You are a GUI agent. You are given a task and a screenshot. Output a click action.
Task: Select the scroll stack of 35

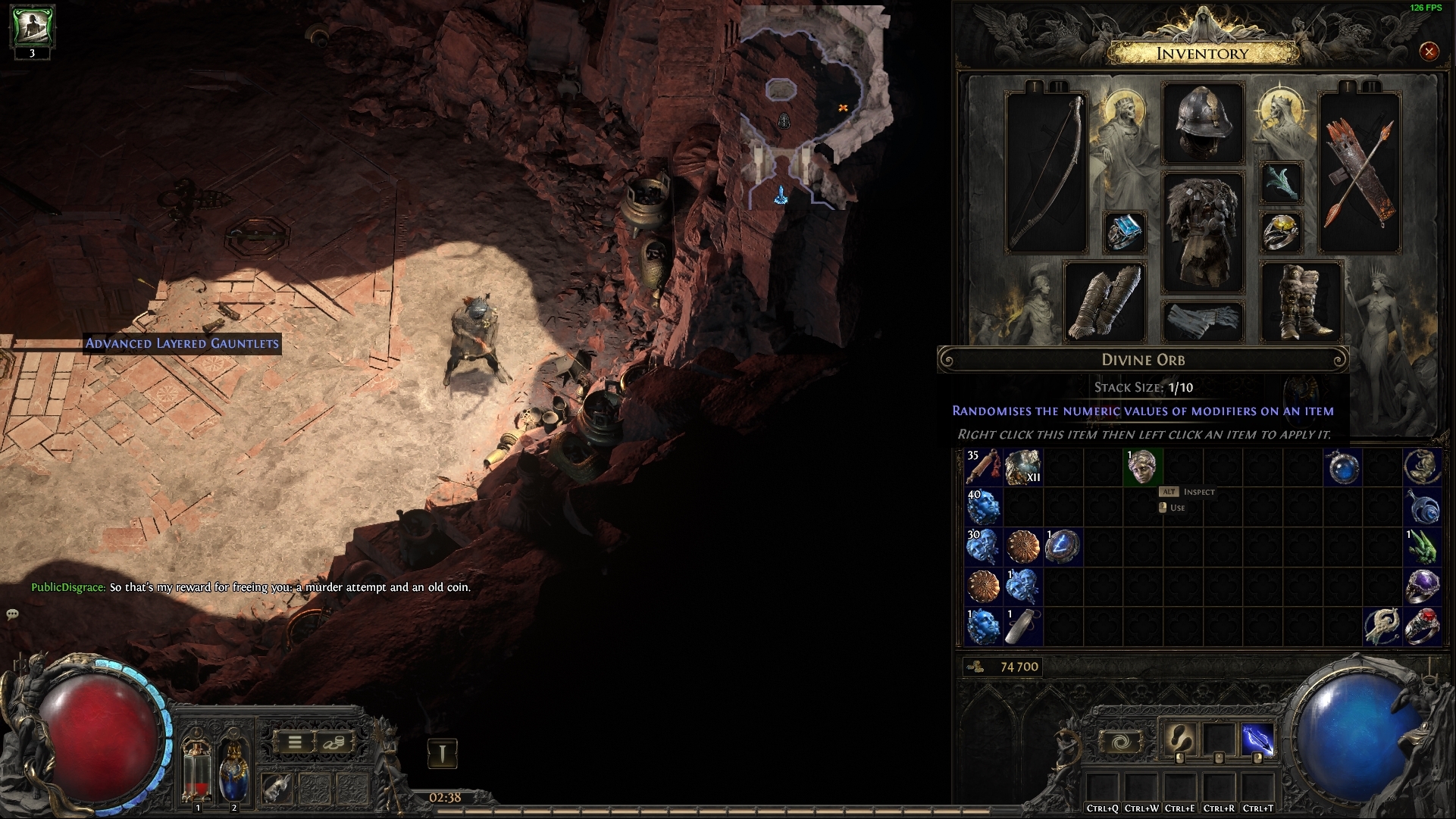984,467
